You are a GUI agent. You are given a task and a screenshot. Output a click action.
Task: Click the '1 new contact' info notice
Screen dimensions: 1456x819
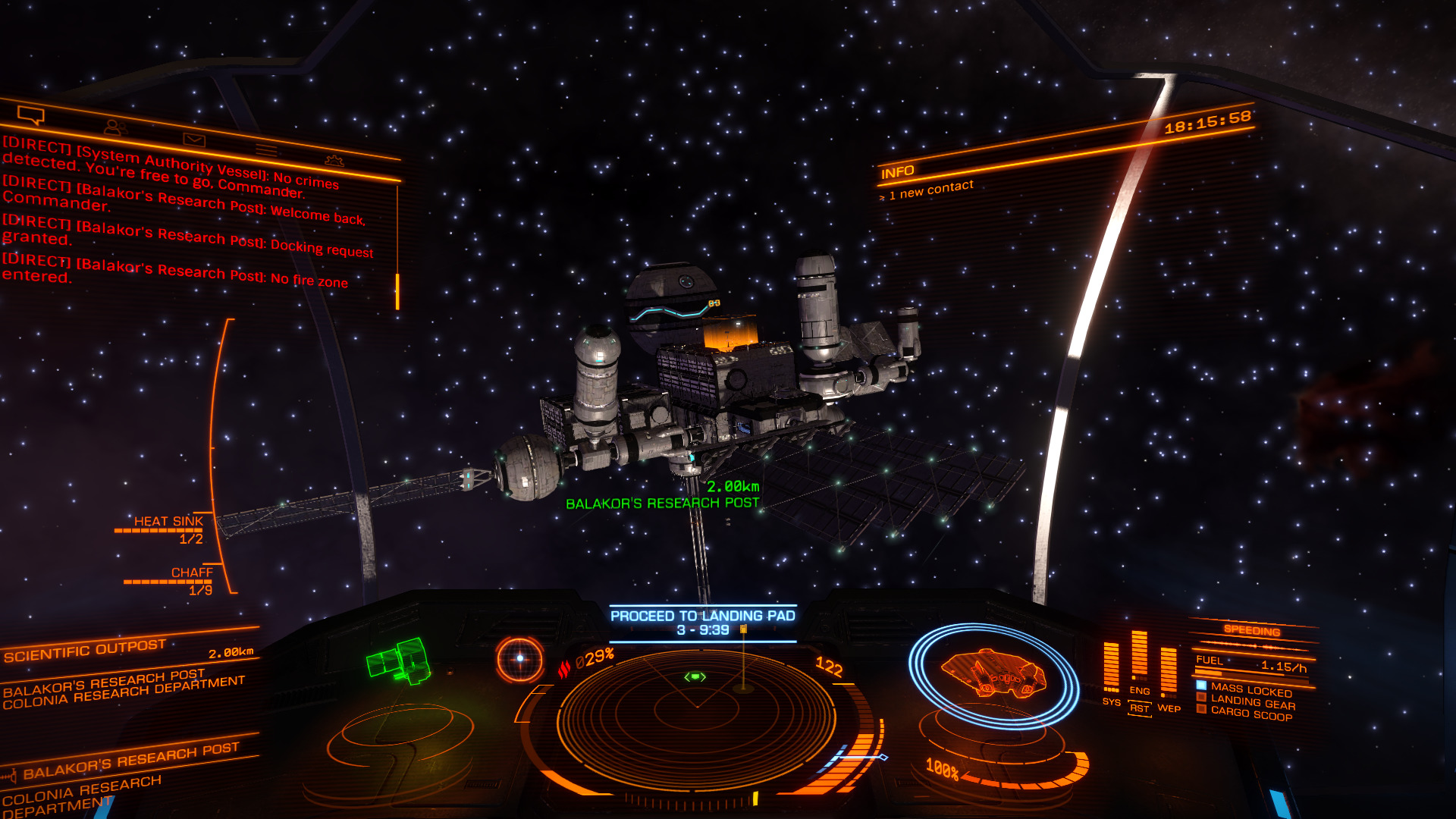930,190
